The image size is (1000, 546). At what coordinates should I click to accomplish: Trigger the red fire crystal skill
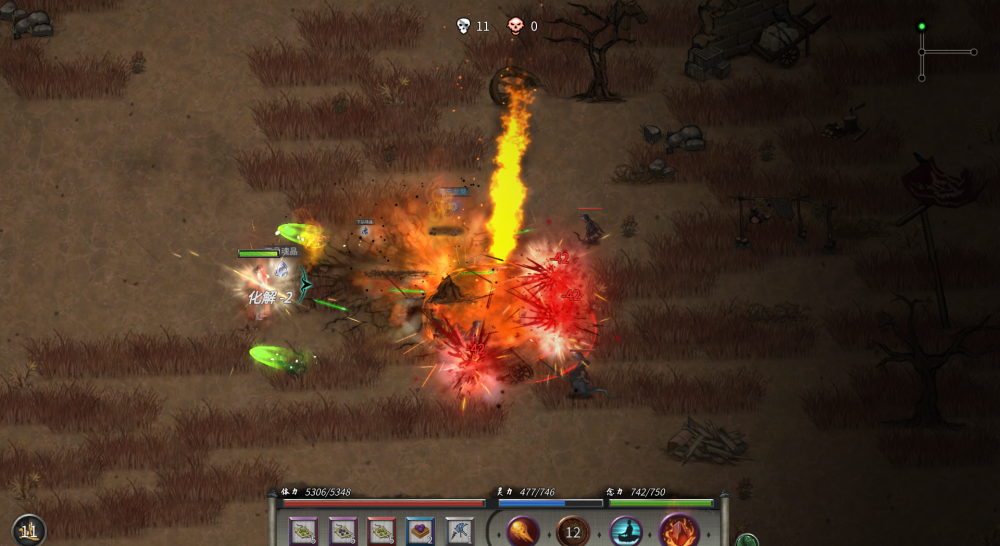(x=680, y=531)
